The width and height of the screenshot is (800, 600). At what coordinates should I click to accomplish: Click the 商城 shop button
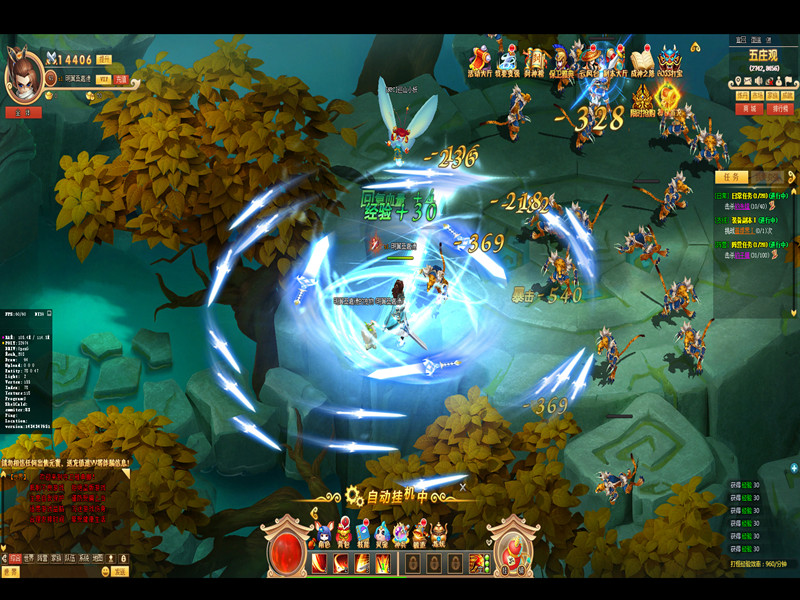click(748, 108)
